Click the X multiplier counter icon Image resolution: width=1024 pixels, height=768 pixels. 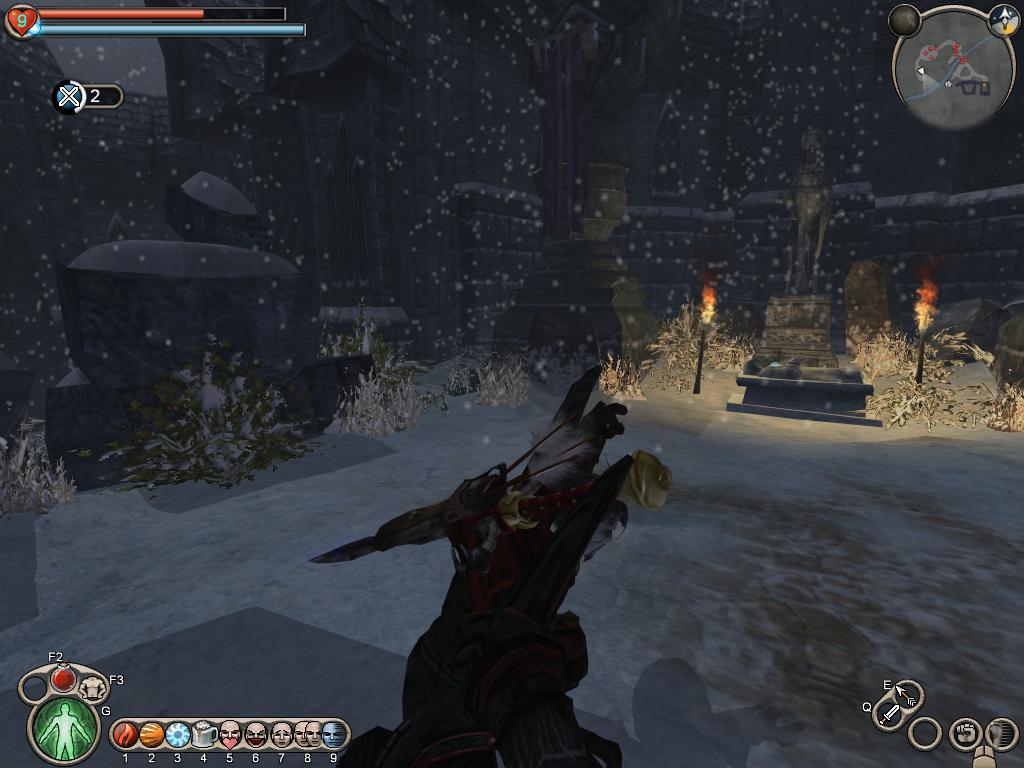click(x=68, y=97)
